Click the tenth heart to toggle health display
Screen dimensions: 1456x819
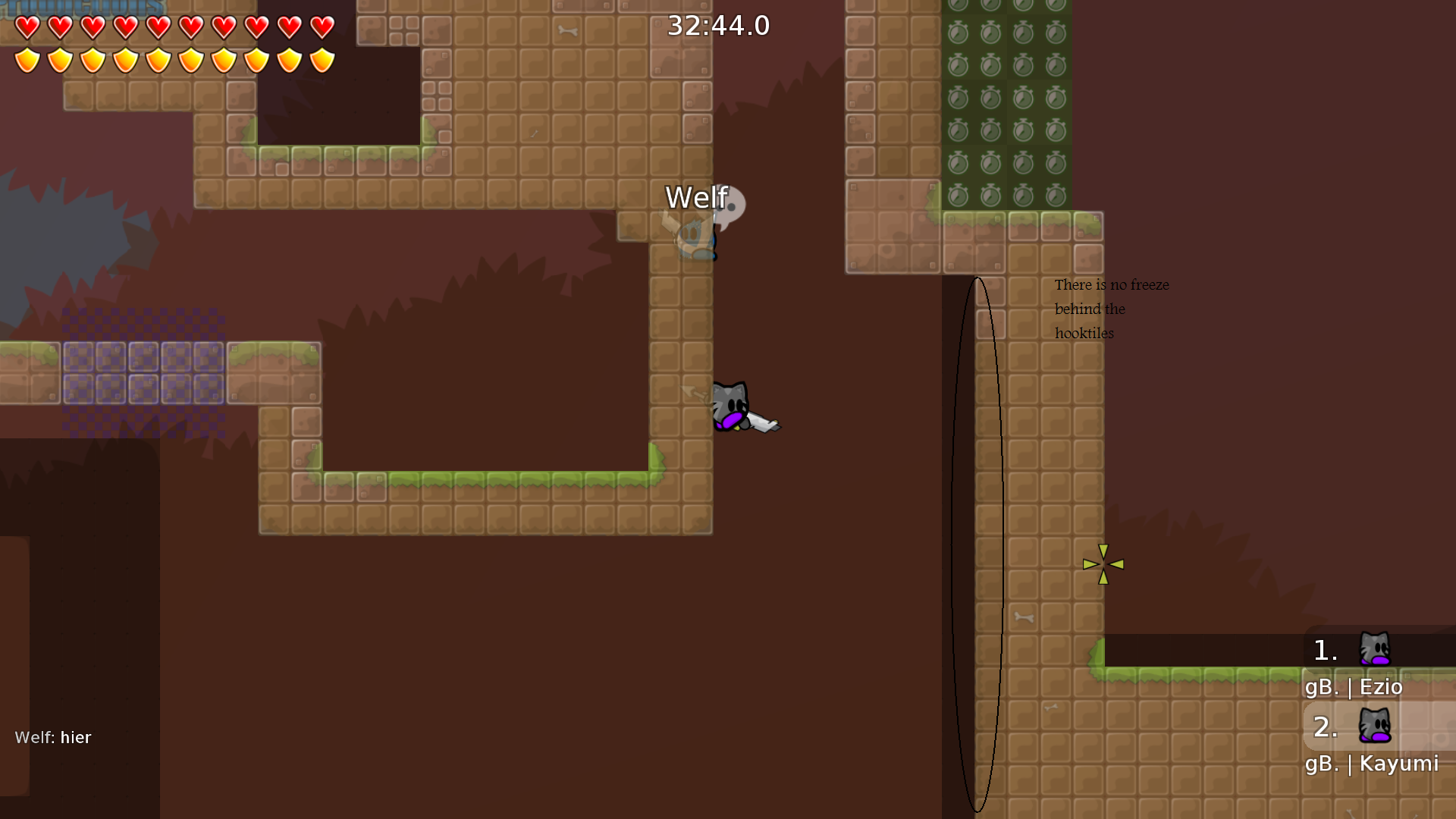pyautogui.click(x=321, y=27)
